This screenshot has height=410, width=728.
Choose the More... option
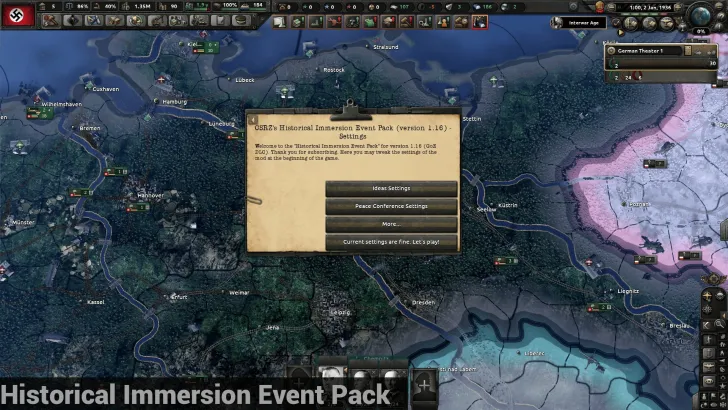(x=391, y=224)
